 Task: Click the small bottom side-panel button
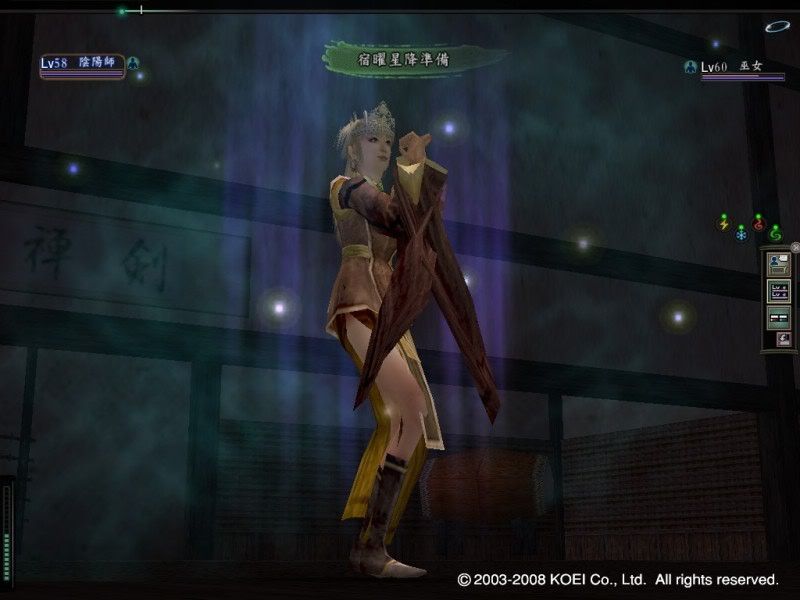tap(783, 340)
